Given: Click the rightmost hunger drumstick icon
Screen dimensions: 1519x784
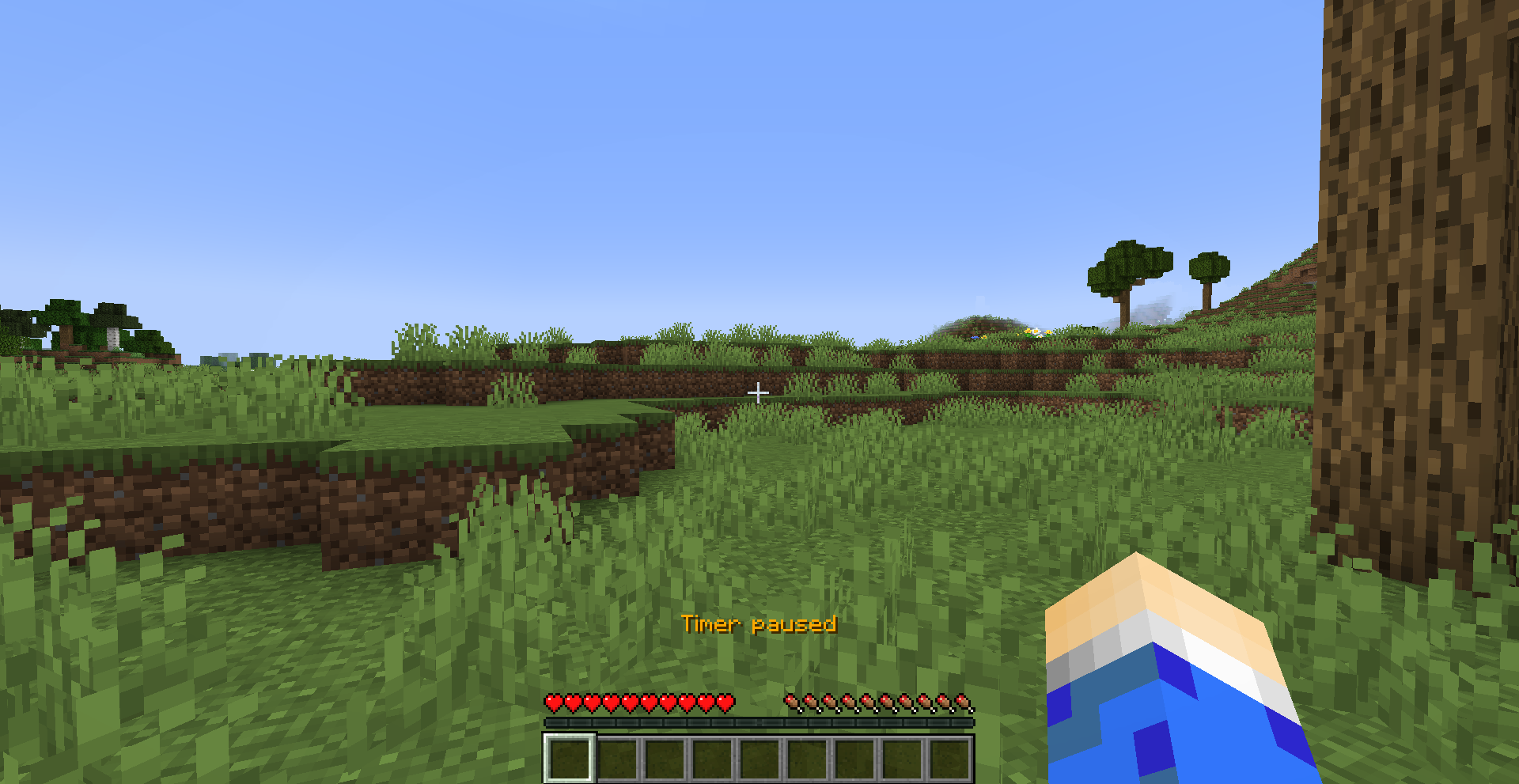Looking at the screenshot, I should tap(962, 703).
